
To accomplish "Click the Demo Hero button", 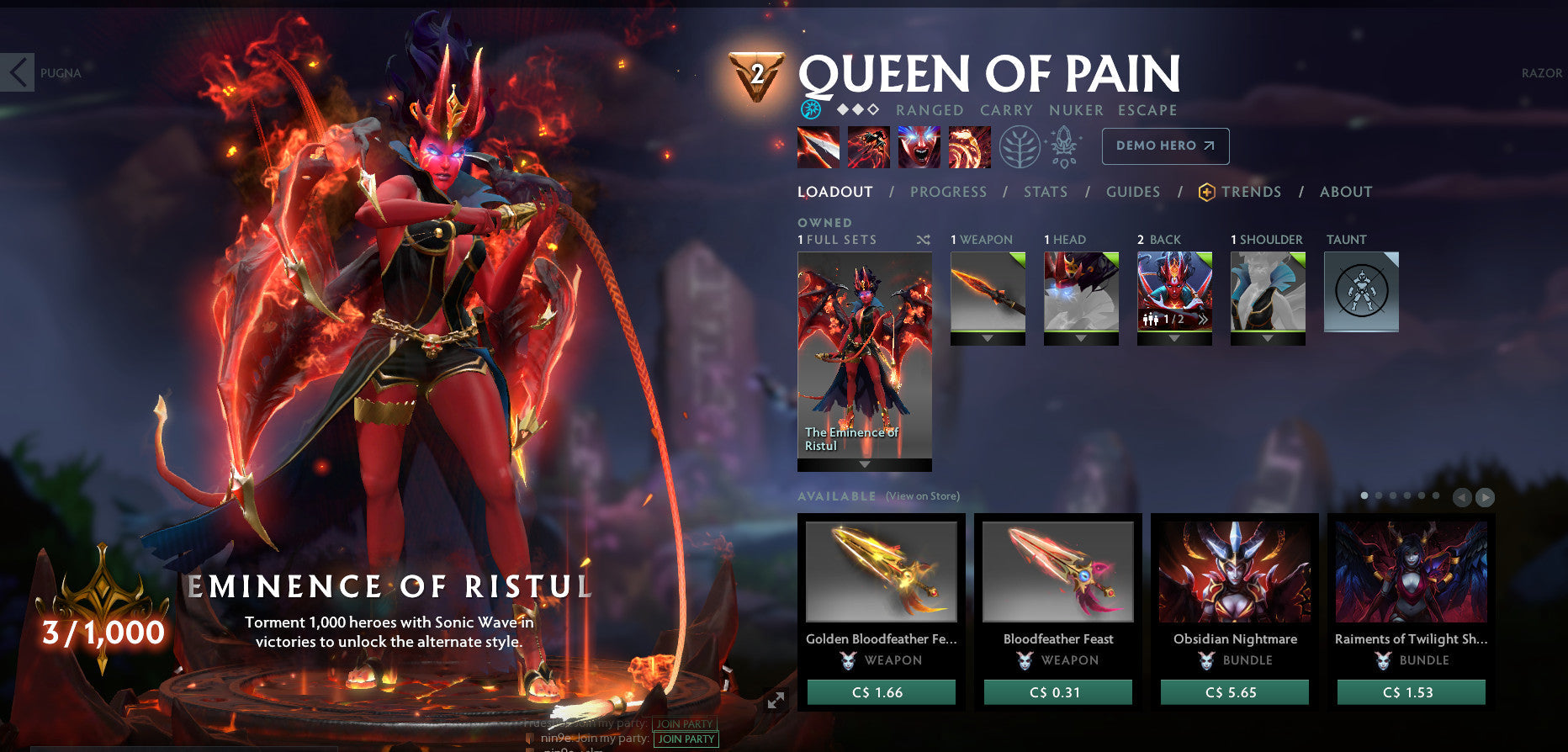I will [1165, 145].
